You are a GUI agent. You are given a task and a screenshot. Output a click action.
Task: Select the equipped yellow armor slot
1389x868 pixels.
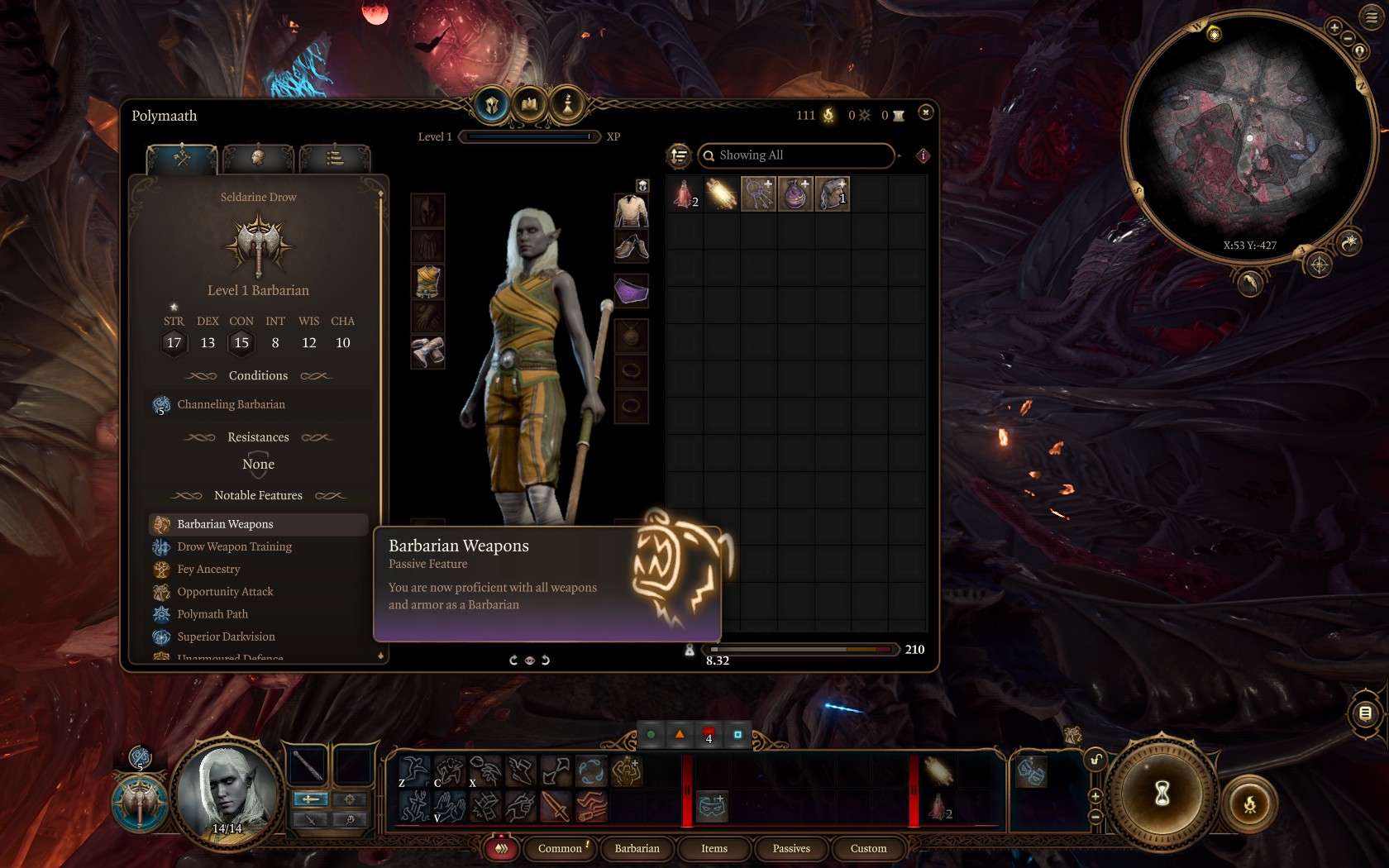coord(427,282)
